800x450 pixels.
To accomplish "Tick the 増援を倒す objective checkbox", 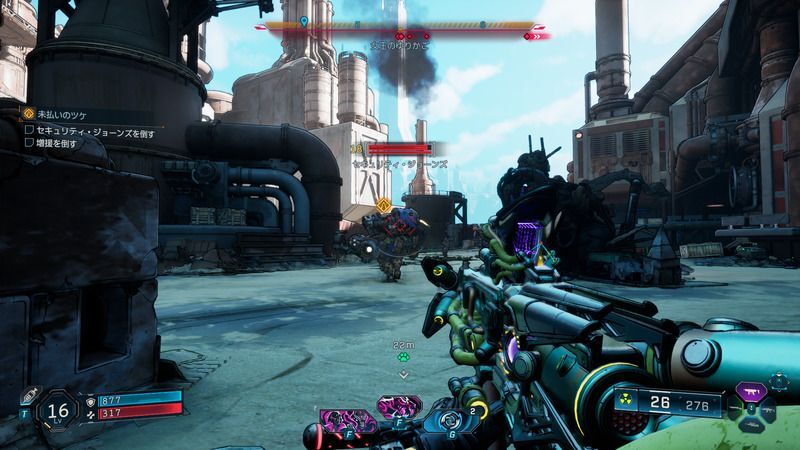I will [29, 143].
